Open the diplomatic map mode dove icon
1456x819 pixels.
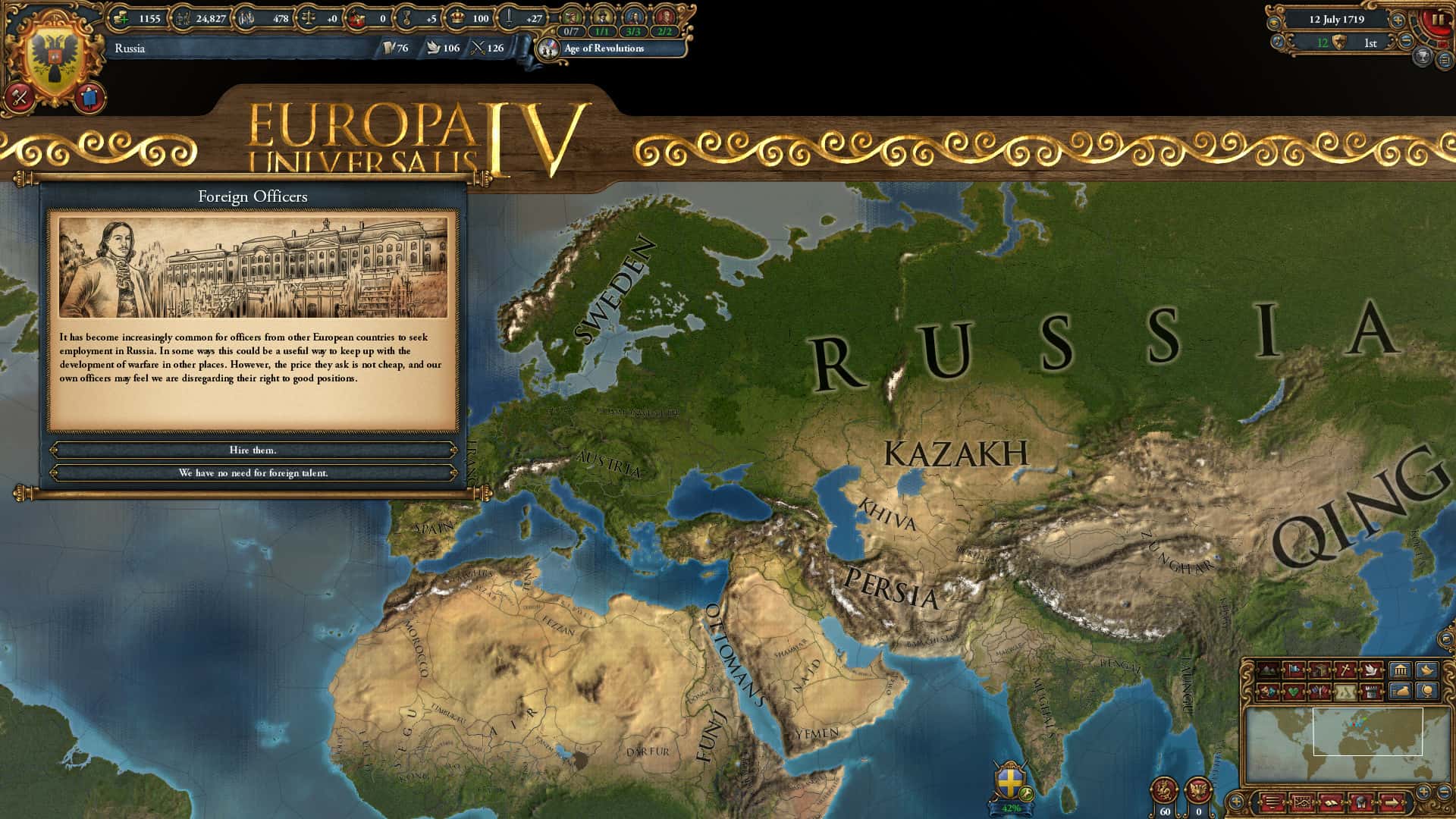(1370, 670)
